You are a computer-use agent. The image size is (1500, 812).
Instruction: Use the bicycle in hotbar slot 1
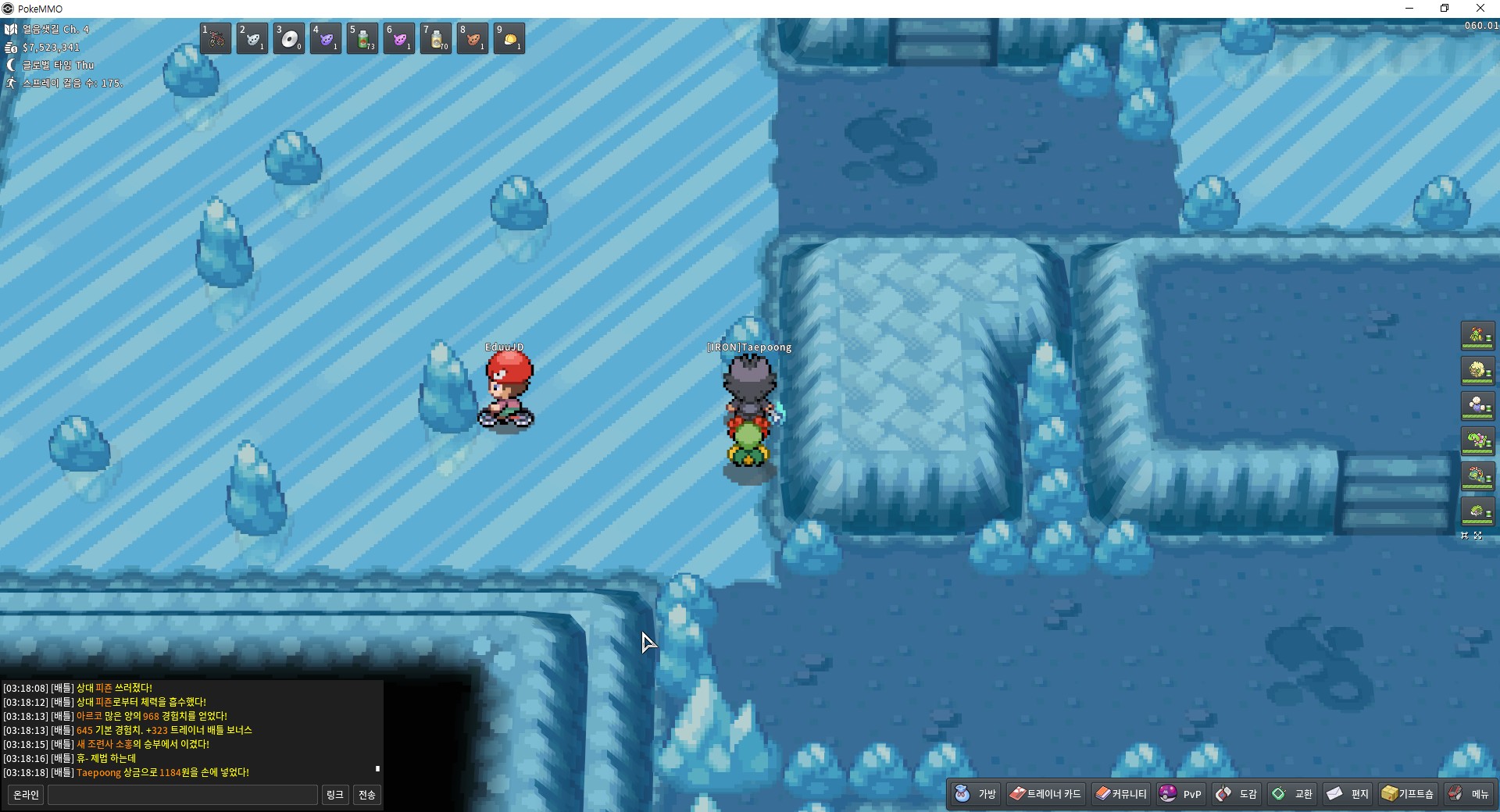pyautogui.click(x=216, y=38)
